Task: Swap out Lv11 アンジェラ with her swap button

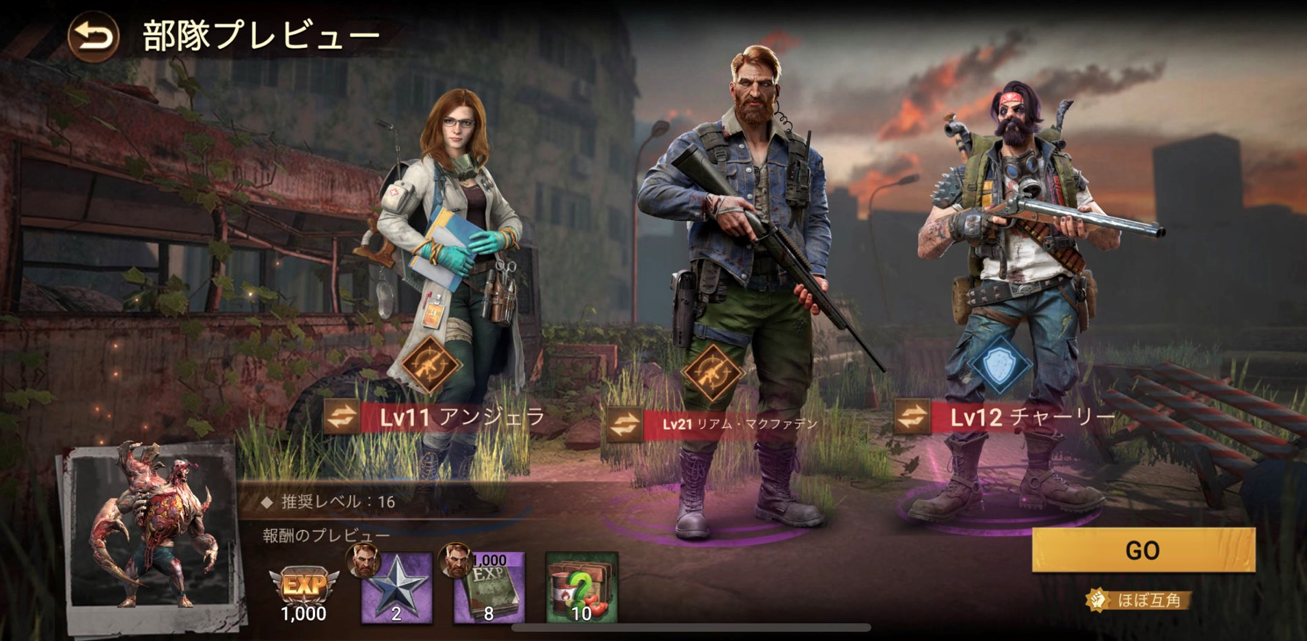Action: pos(343,417)
